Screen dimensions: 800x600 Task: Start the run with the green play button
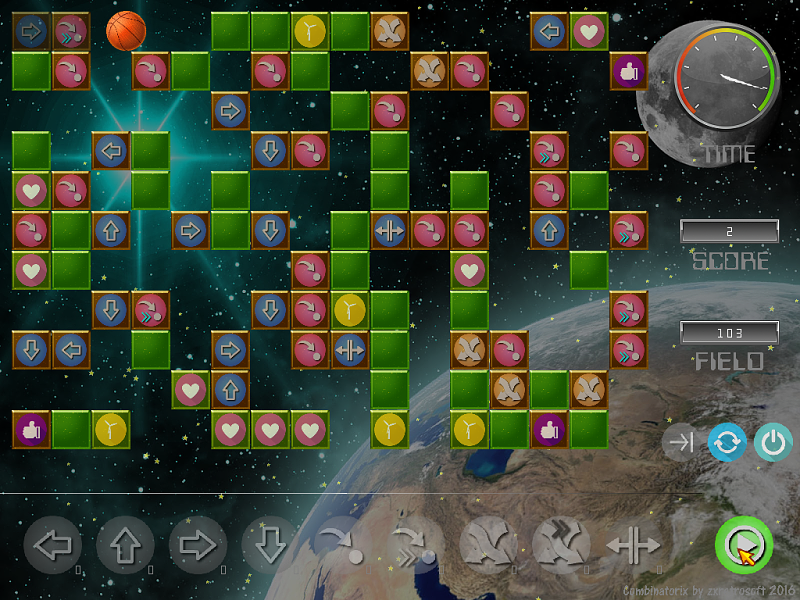[x=744, y=546]
